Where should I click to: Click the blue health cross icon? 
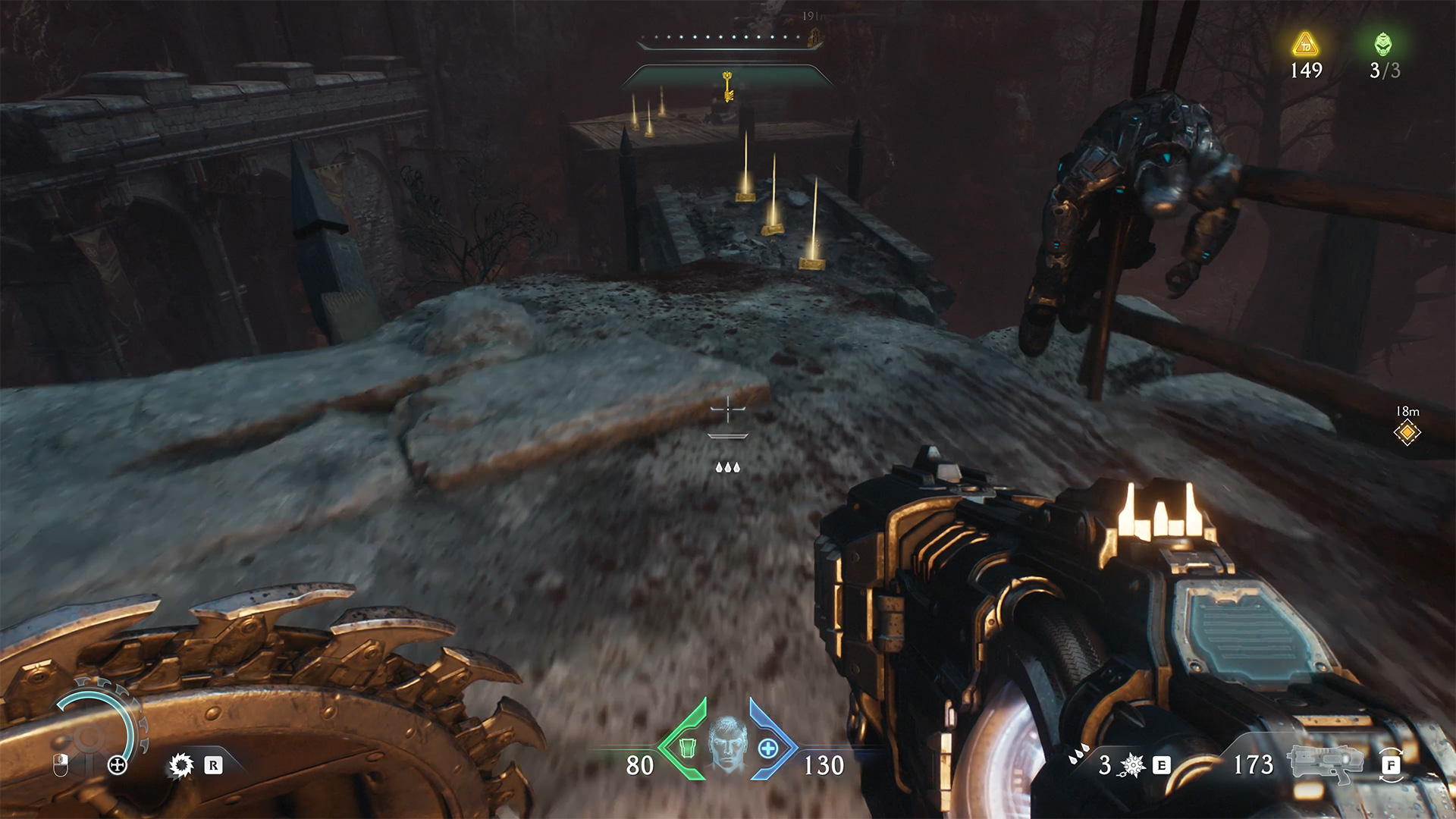767,748
